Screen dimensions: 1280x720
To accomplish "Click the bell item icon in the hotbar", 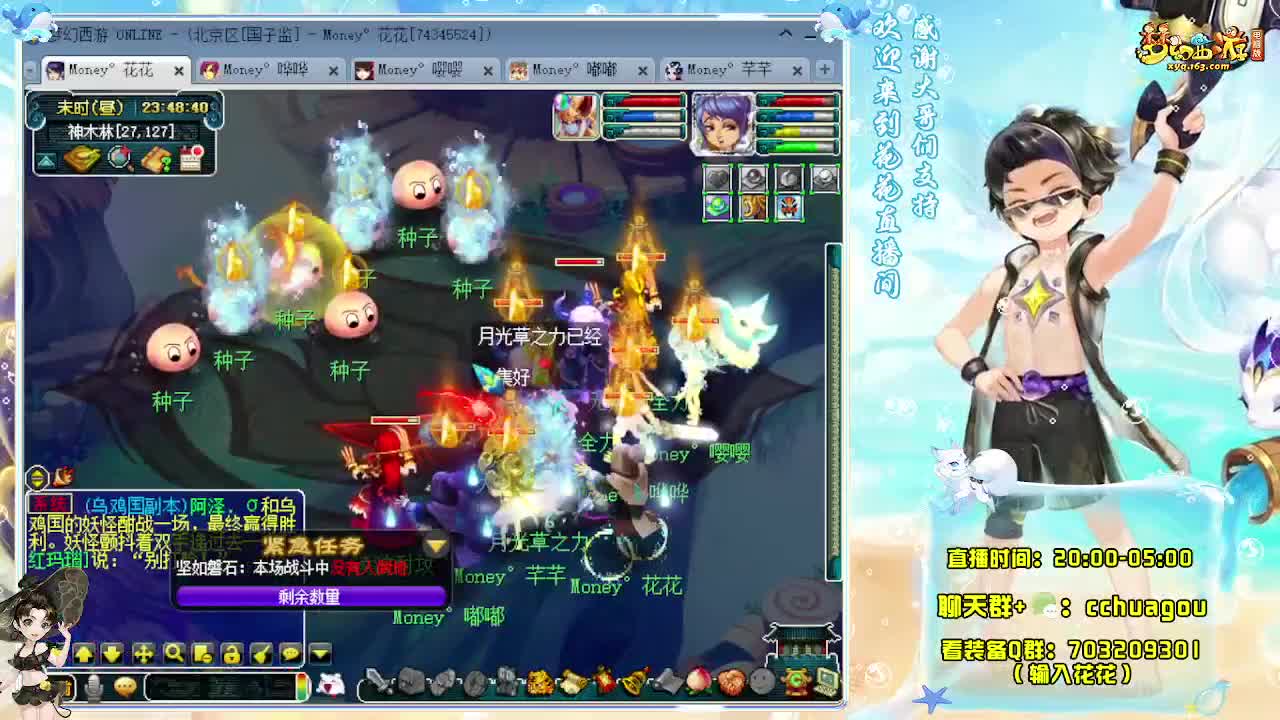I will pos(632,683).
